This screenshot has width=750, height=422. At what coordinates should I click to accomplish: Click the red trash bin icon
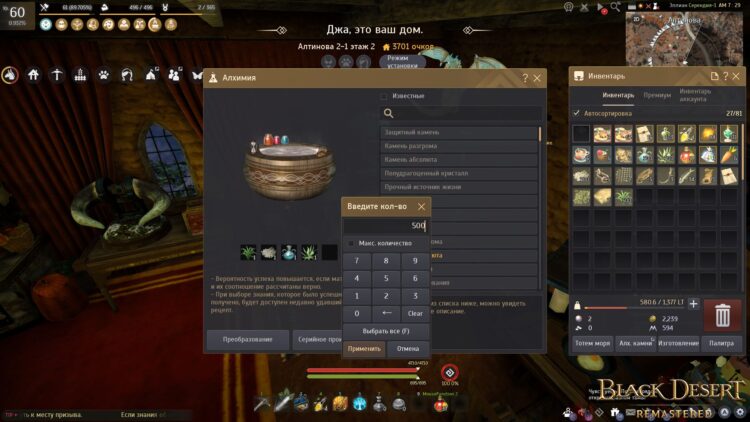point(722,315)
